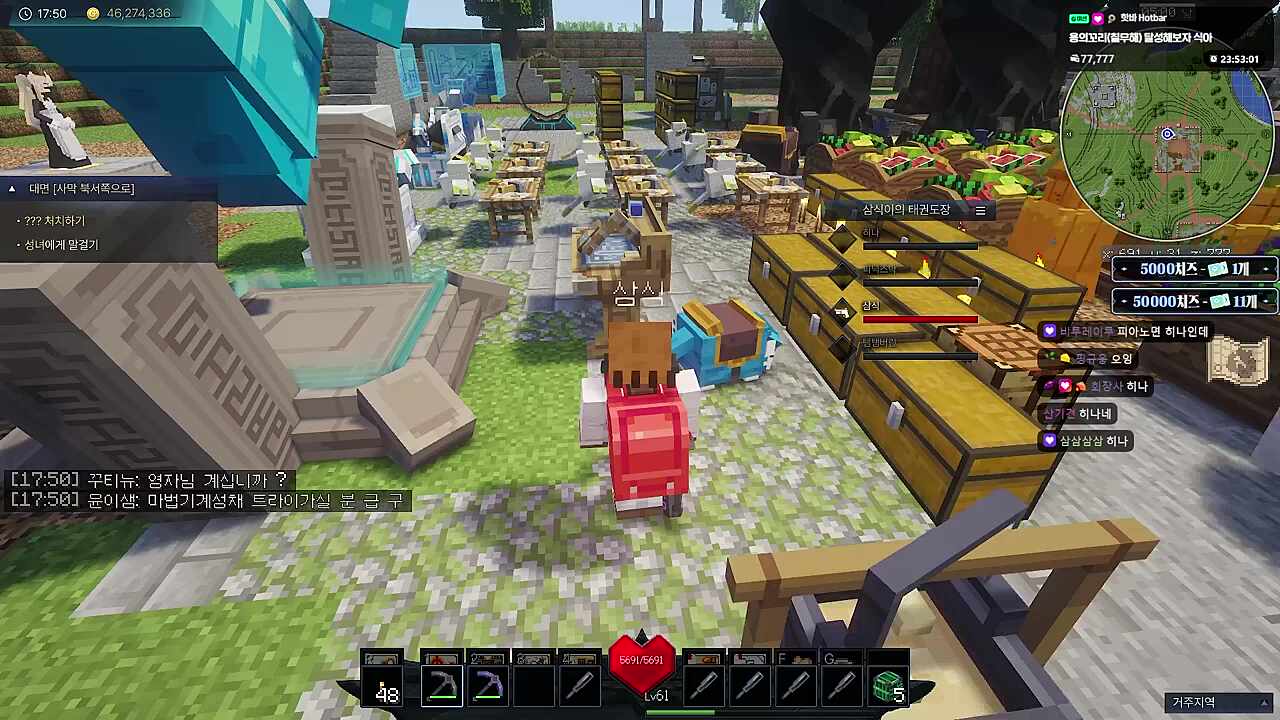The width and height of the screenshot is (1280, 720).
Task: Select the green block stack of 5
Action: click(887, 686)
